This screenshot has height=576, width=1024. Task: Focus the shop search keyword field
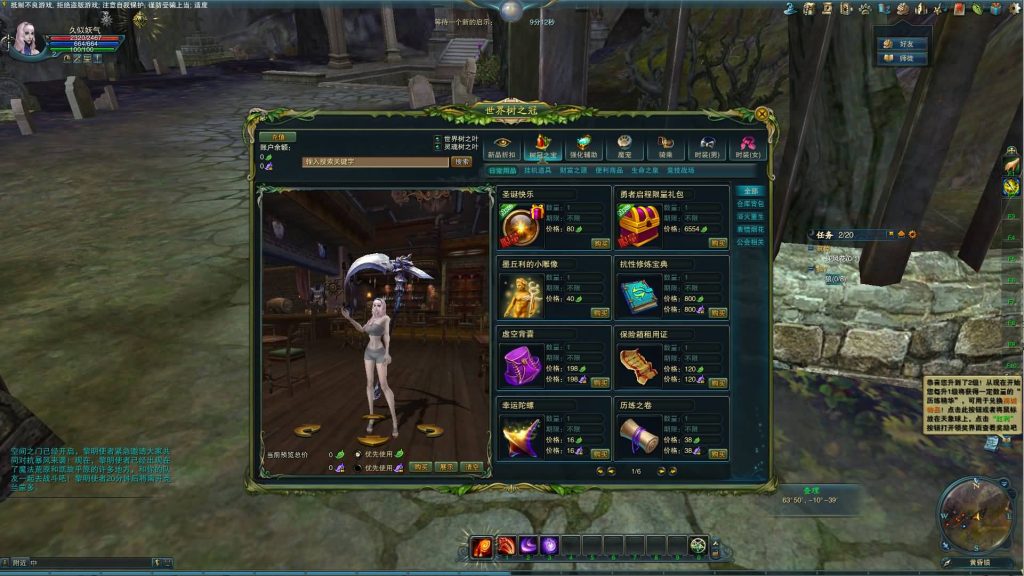(x=375, y=161)
